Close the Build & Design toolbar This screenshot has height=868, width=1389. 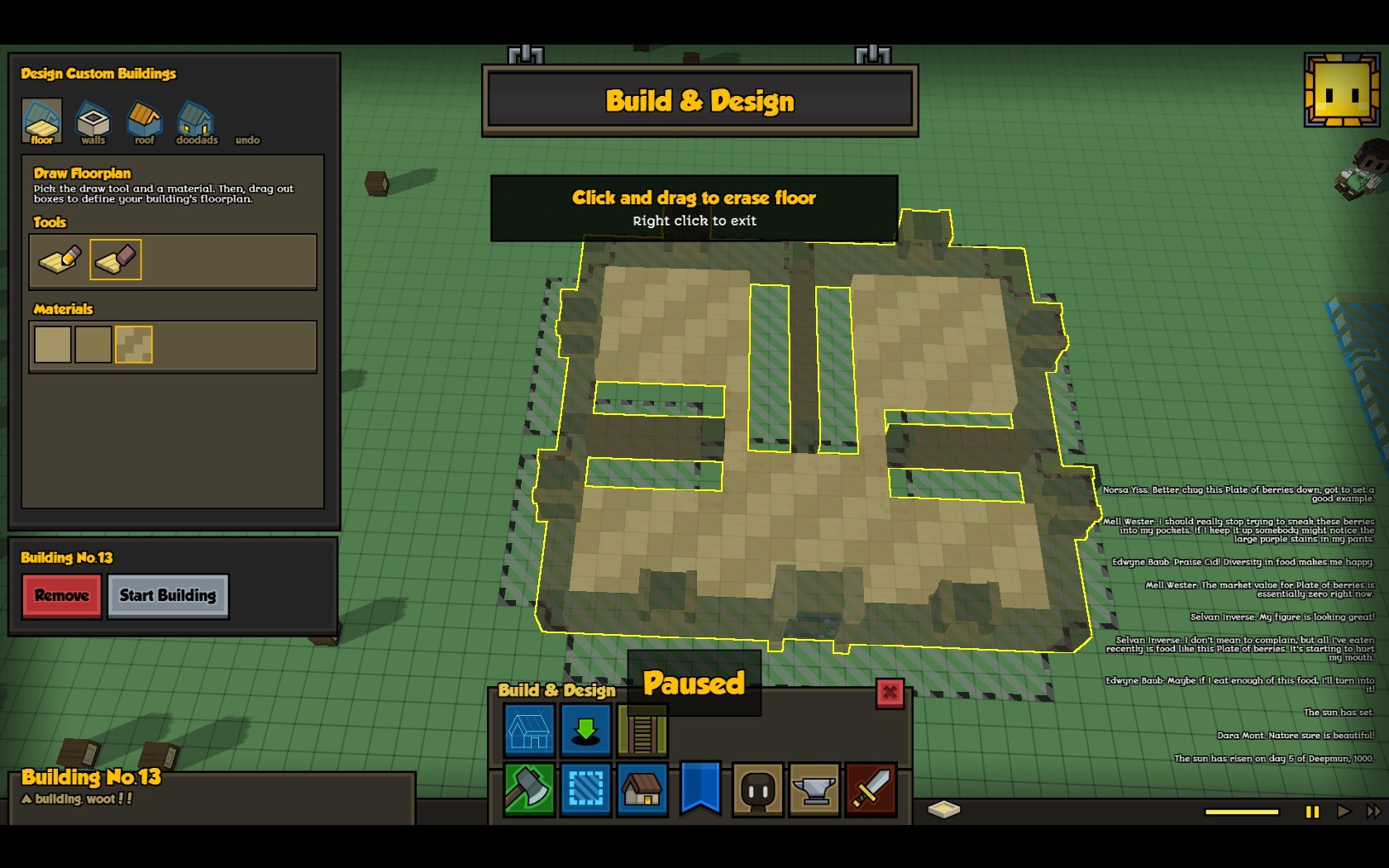point(890,693)
